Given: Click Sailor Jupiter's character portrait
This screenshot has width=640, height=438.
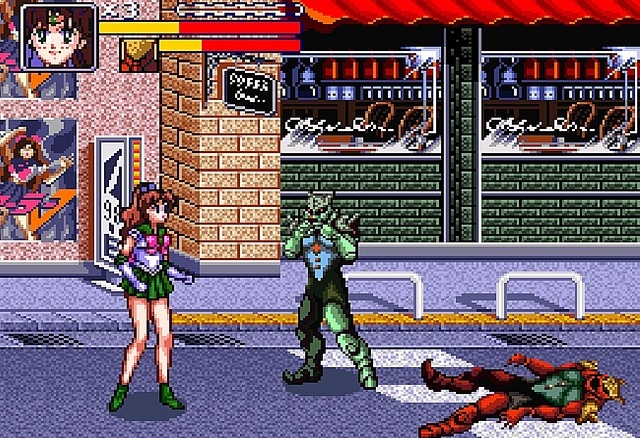Looking at the screenshot, I should coord(58,37).
